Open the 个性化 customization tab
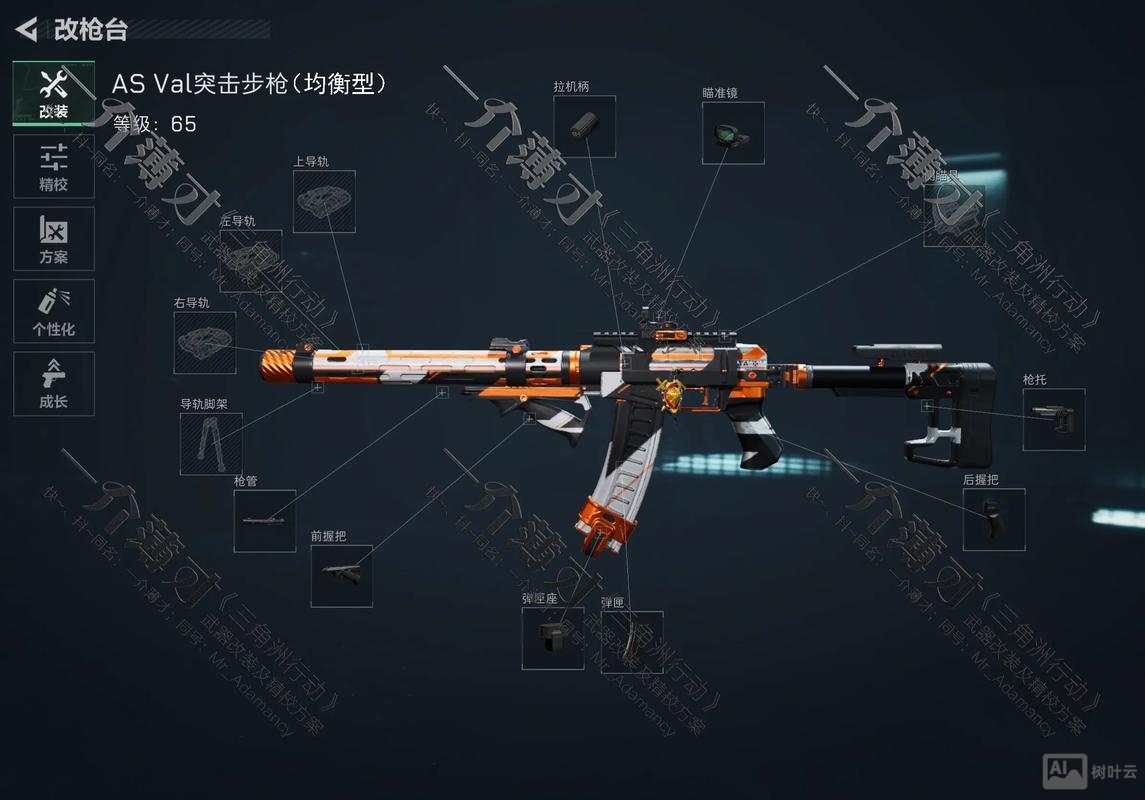The height and width of the screenshot is (800, 1145). [54, 311]
